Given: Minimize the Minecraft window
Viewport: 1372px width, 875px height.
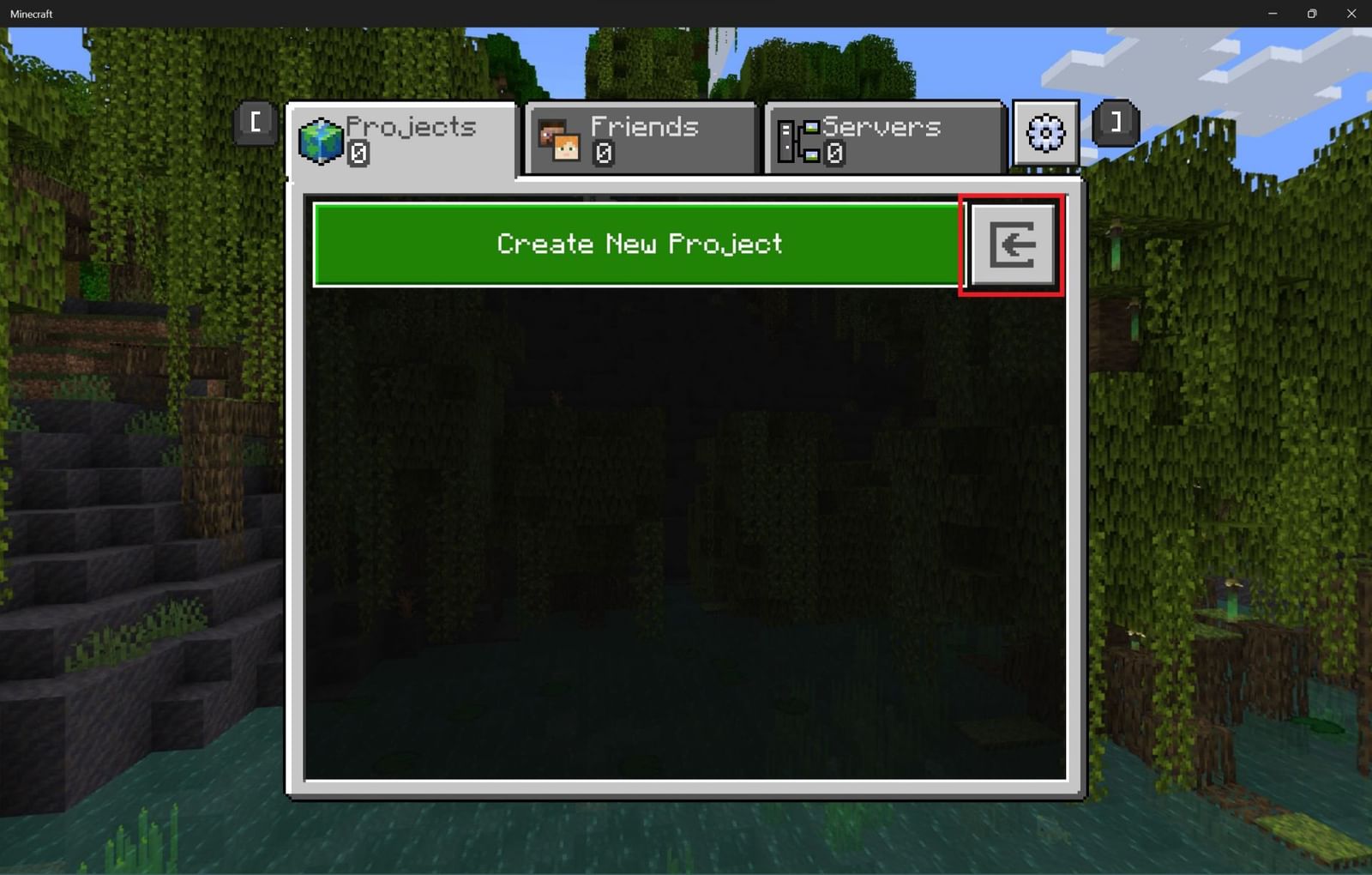Looking at the screenshot, I should pyautogui.click(x=1272, y=14).
